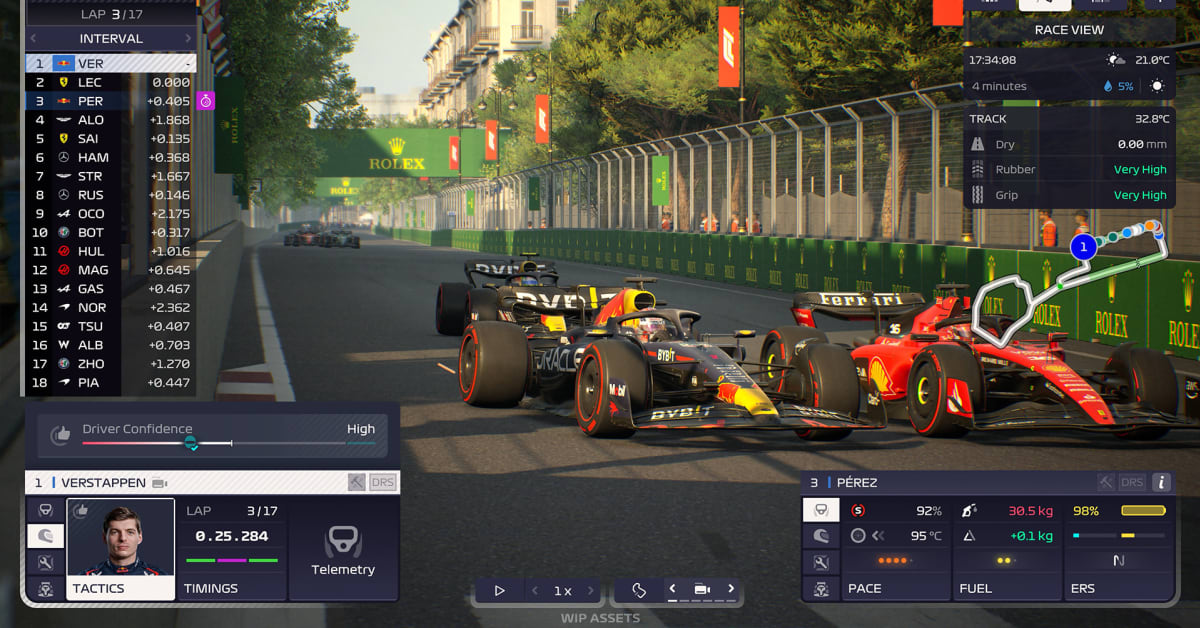This screenshot has height=628, width=1200.
Task: Click the circuit minimap
Action: [x=1060, y=290]
